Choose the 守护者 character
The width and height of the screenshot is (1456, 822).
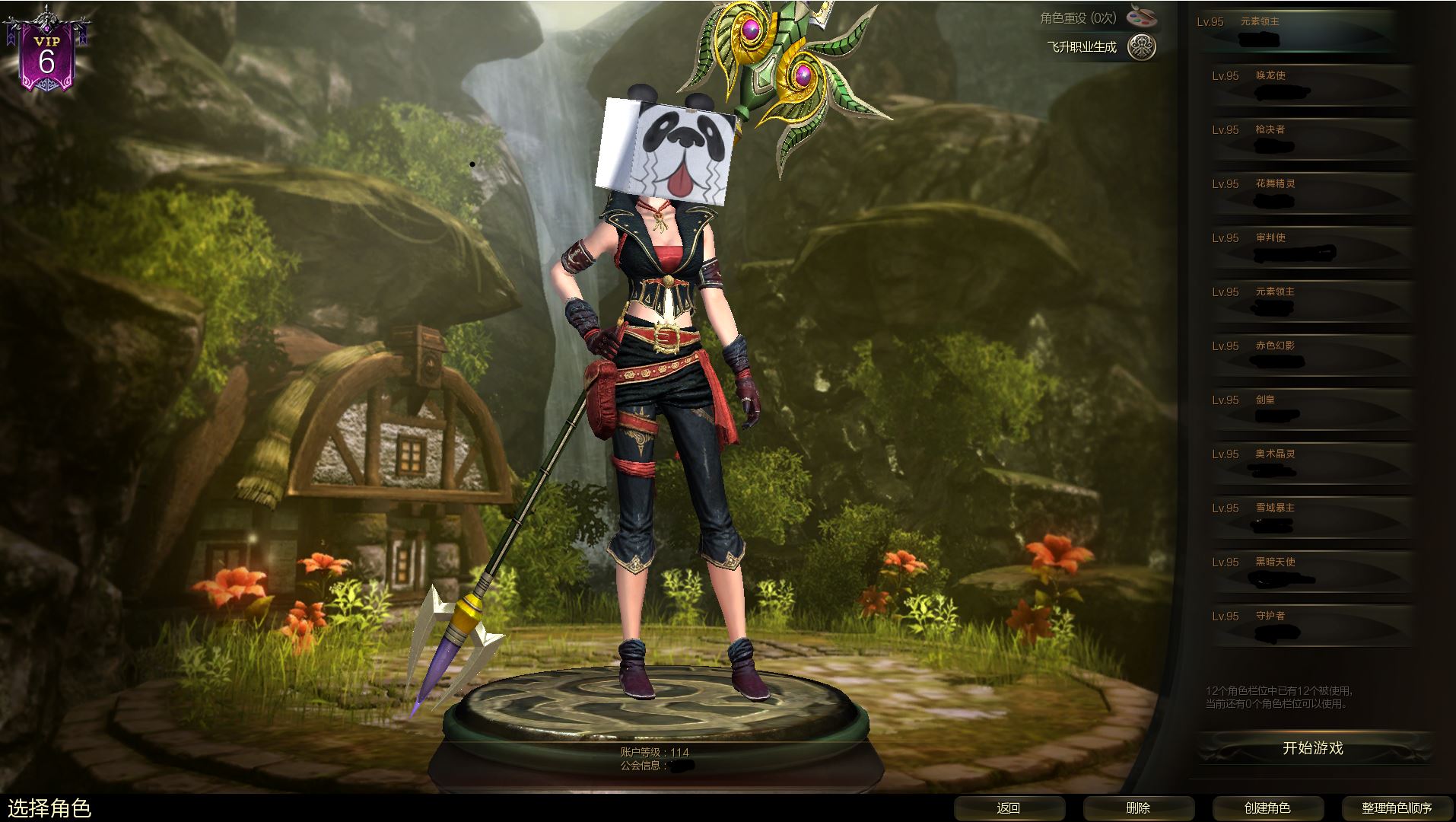(x=1310, y=626)
